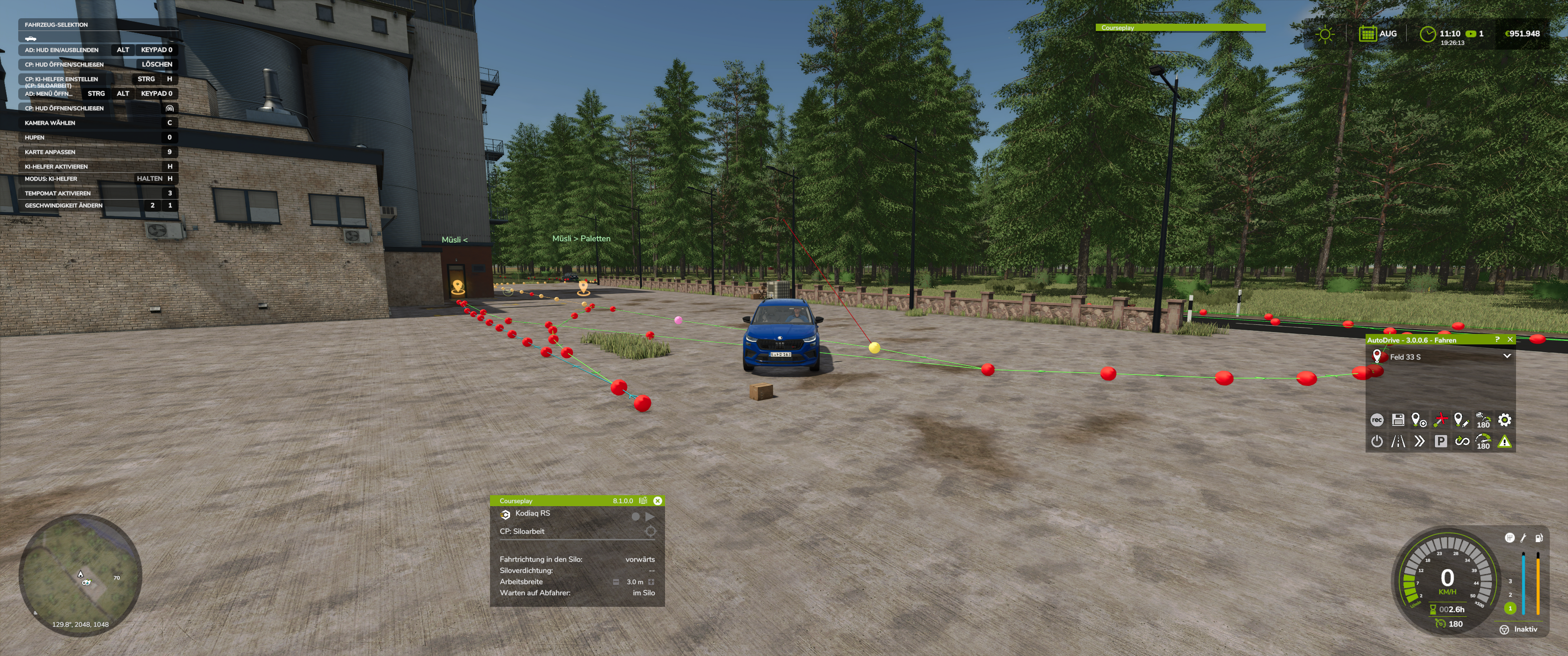Decrease Arbeitsbreite with the minus button
1568x656 pixels.
click(616, 582)
